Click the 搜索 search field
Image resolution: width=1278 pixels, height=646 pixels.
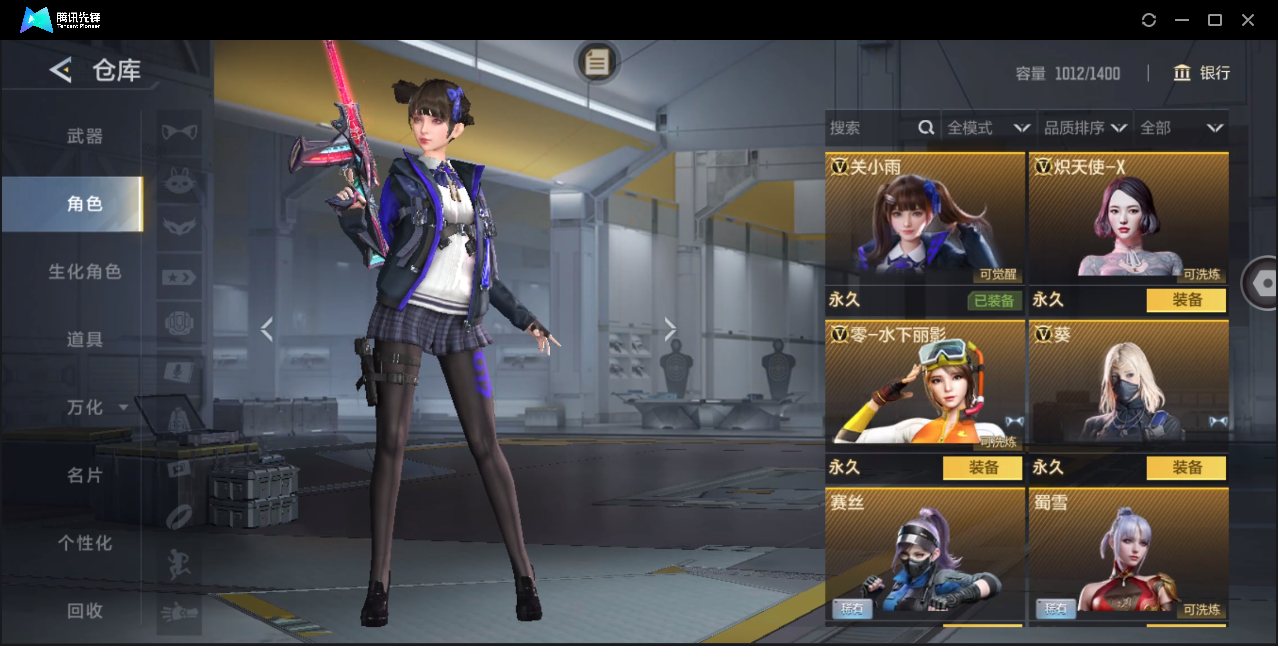[x=870, y=128]
